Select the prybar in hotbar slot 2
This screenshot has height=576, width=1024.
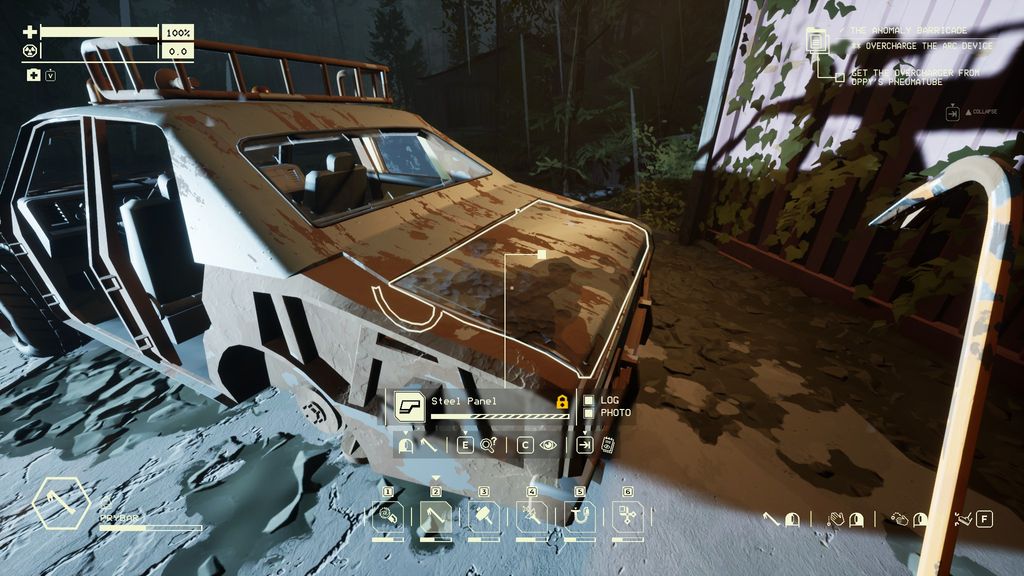pos(435,517)
